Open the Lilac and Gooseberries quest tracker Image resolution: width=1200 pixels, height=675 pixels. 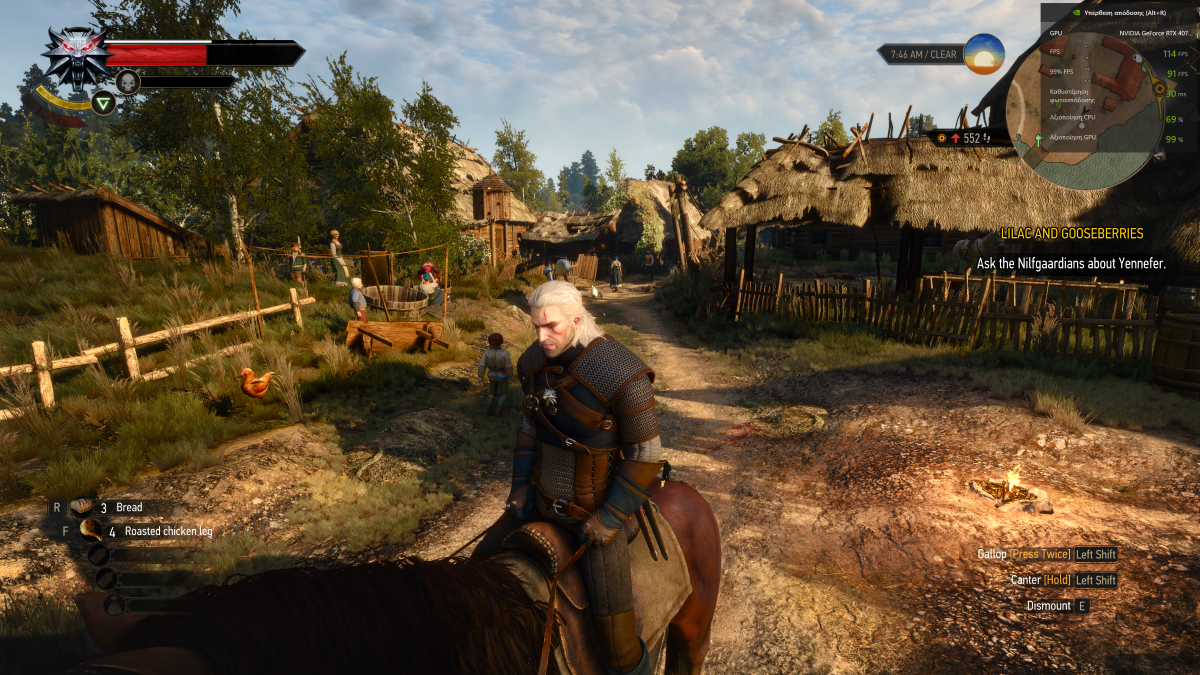[x=1071, y=233]
